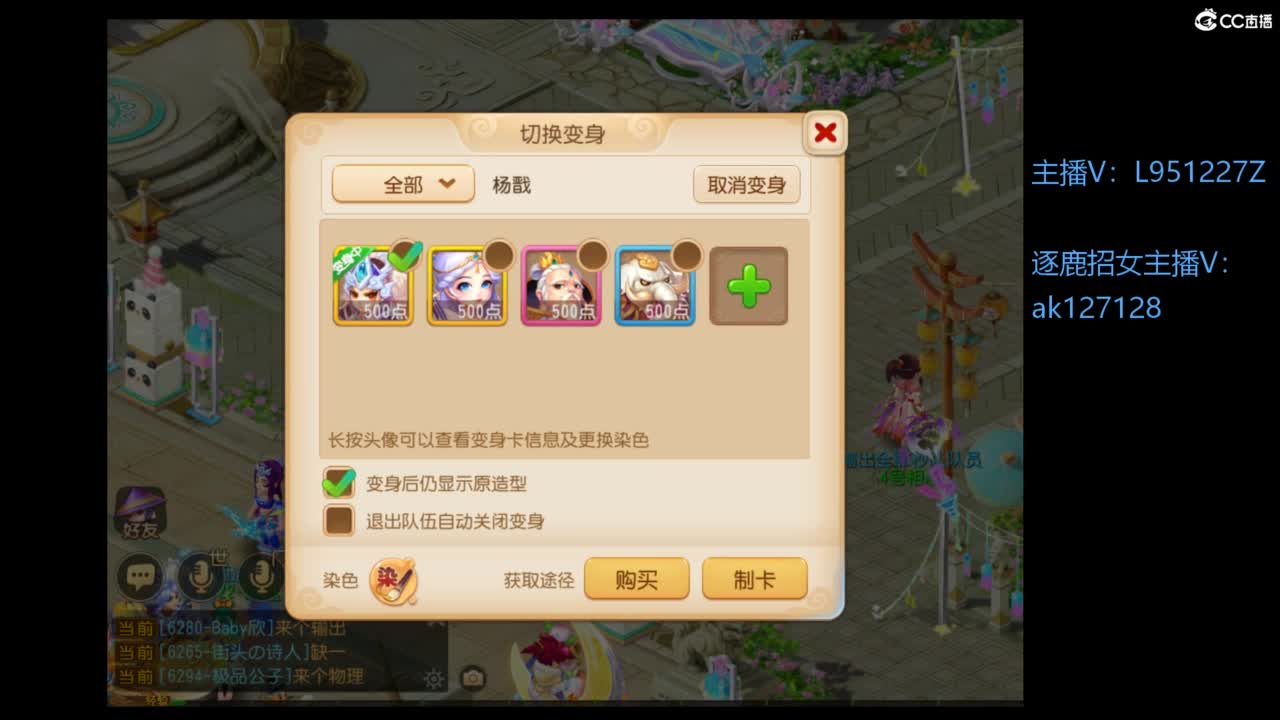The image size is (1280, 720).
Task: Click the green plus icon to add a card
Action: (748, 287)
